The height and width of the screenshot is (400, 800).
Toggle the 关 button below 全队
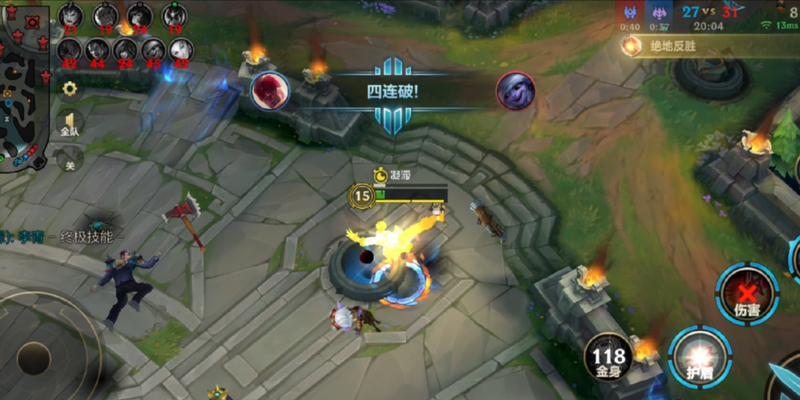pyautogui.click(x=70, y=159)
